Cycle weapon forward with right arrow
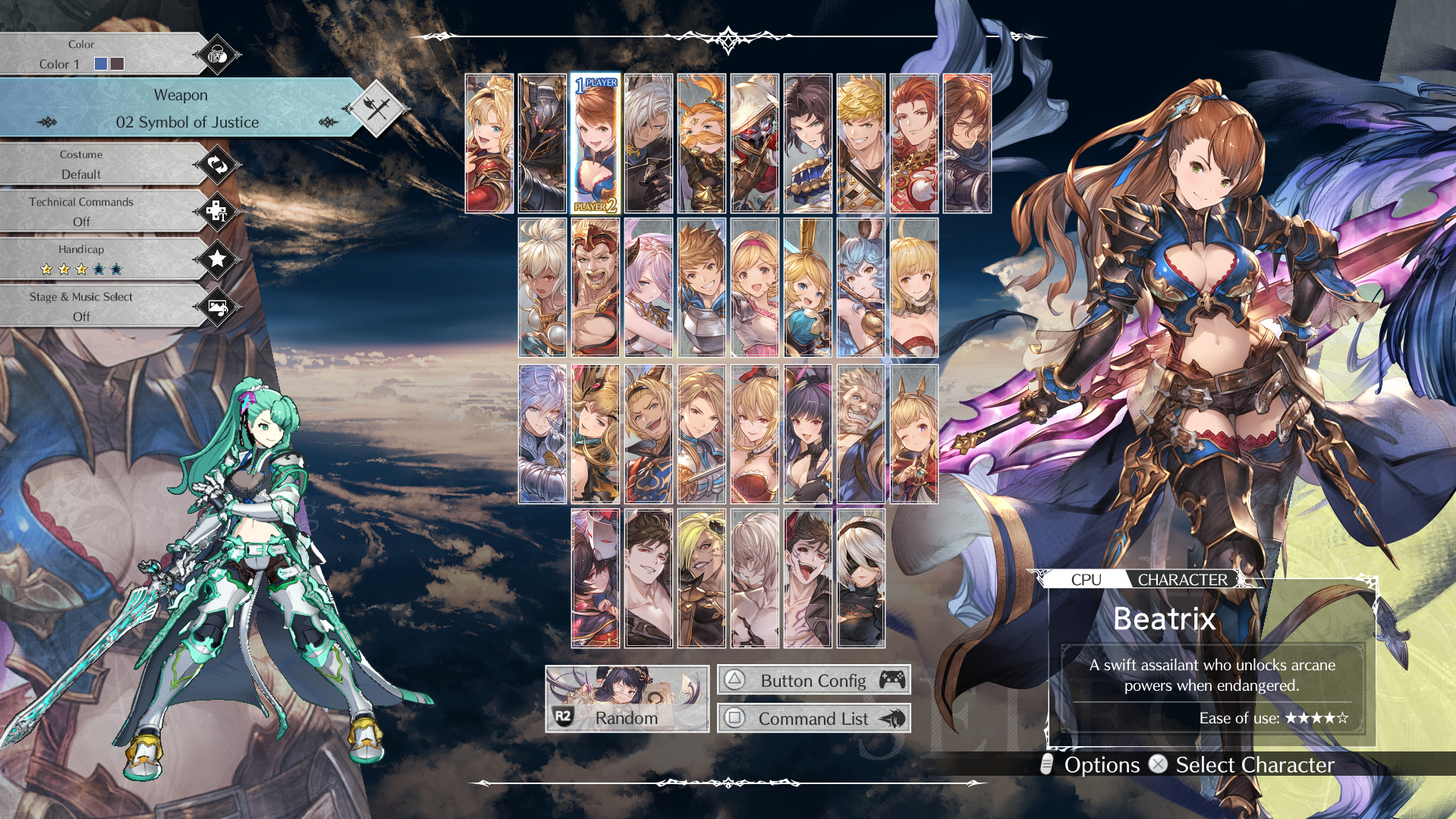The width and height of the screenshot is (1456, 819). (326, 122)
